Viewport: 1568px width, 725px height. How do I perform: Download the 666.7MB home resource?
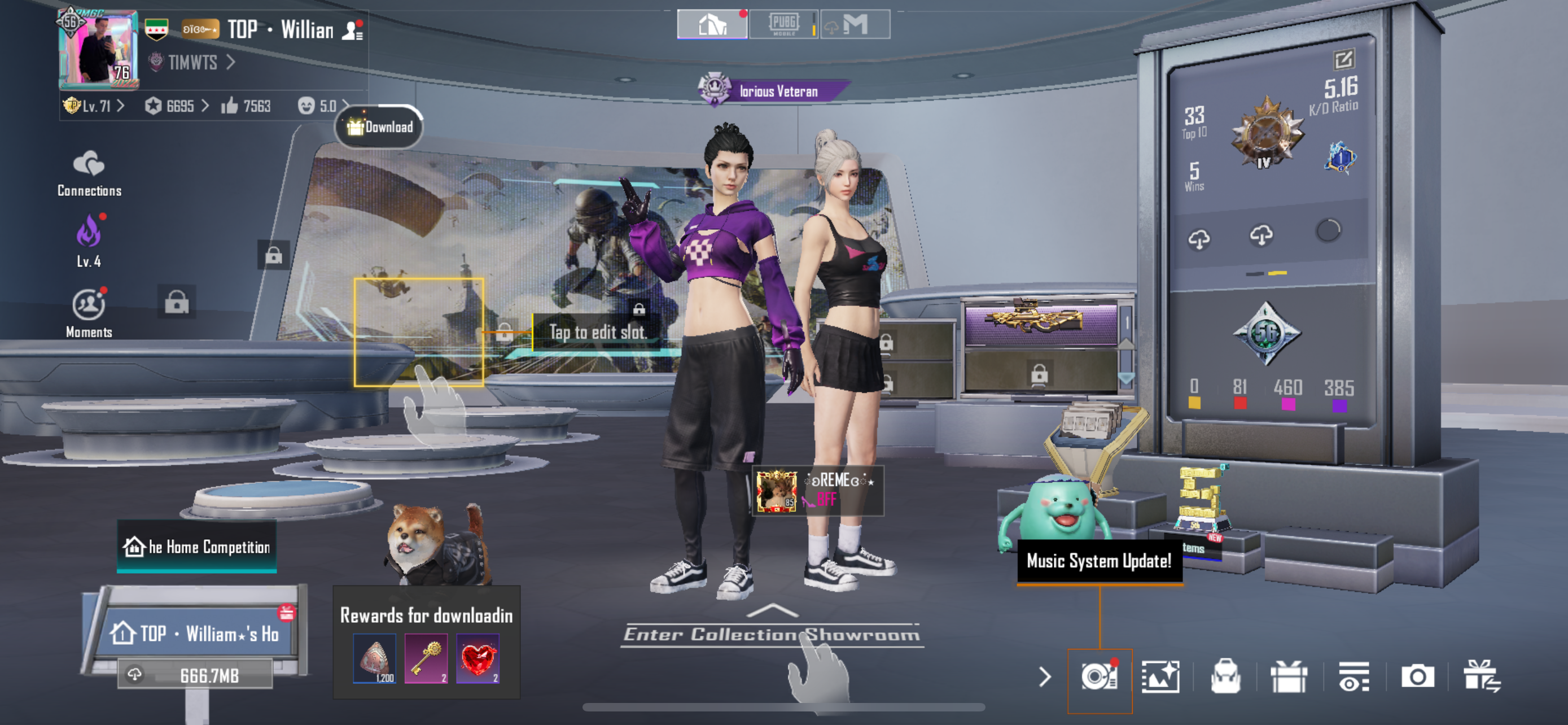(195, 675)
